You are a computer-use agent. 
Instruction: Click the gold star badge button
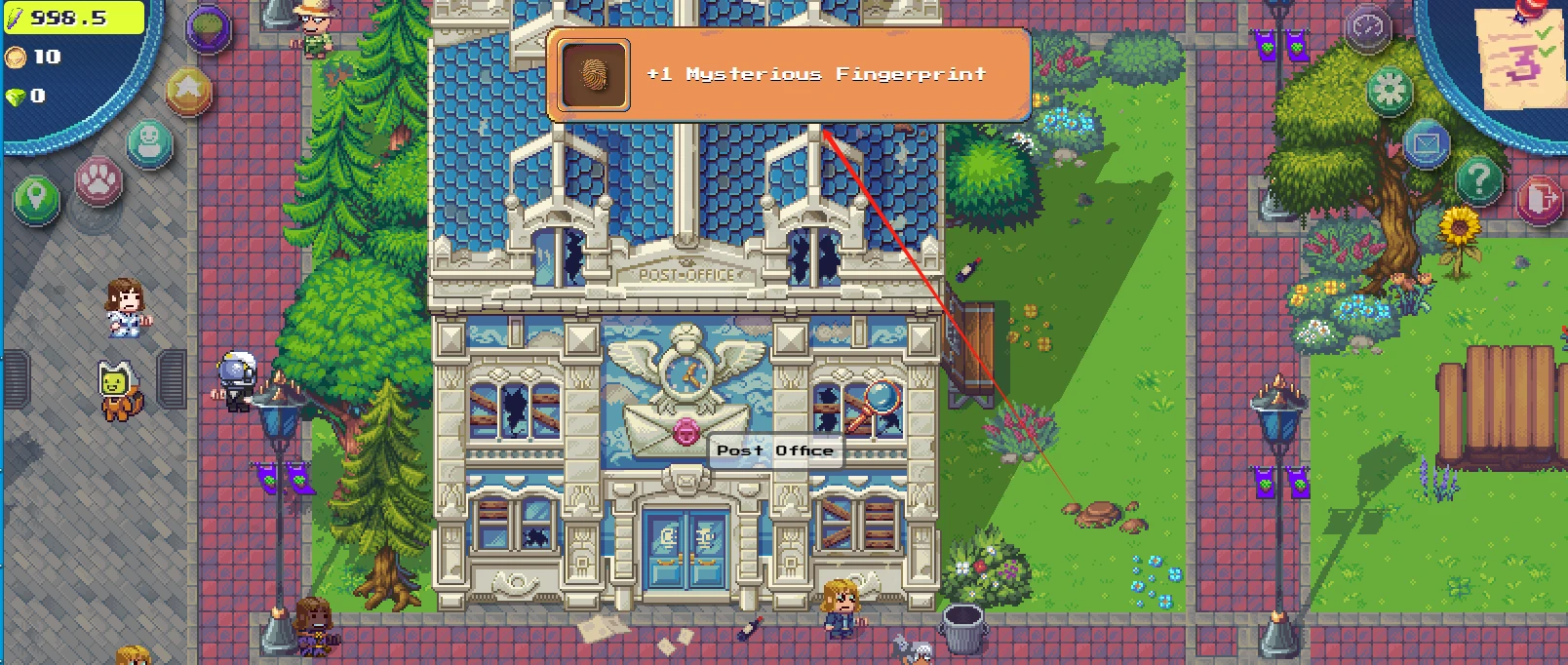point(188,91)
